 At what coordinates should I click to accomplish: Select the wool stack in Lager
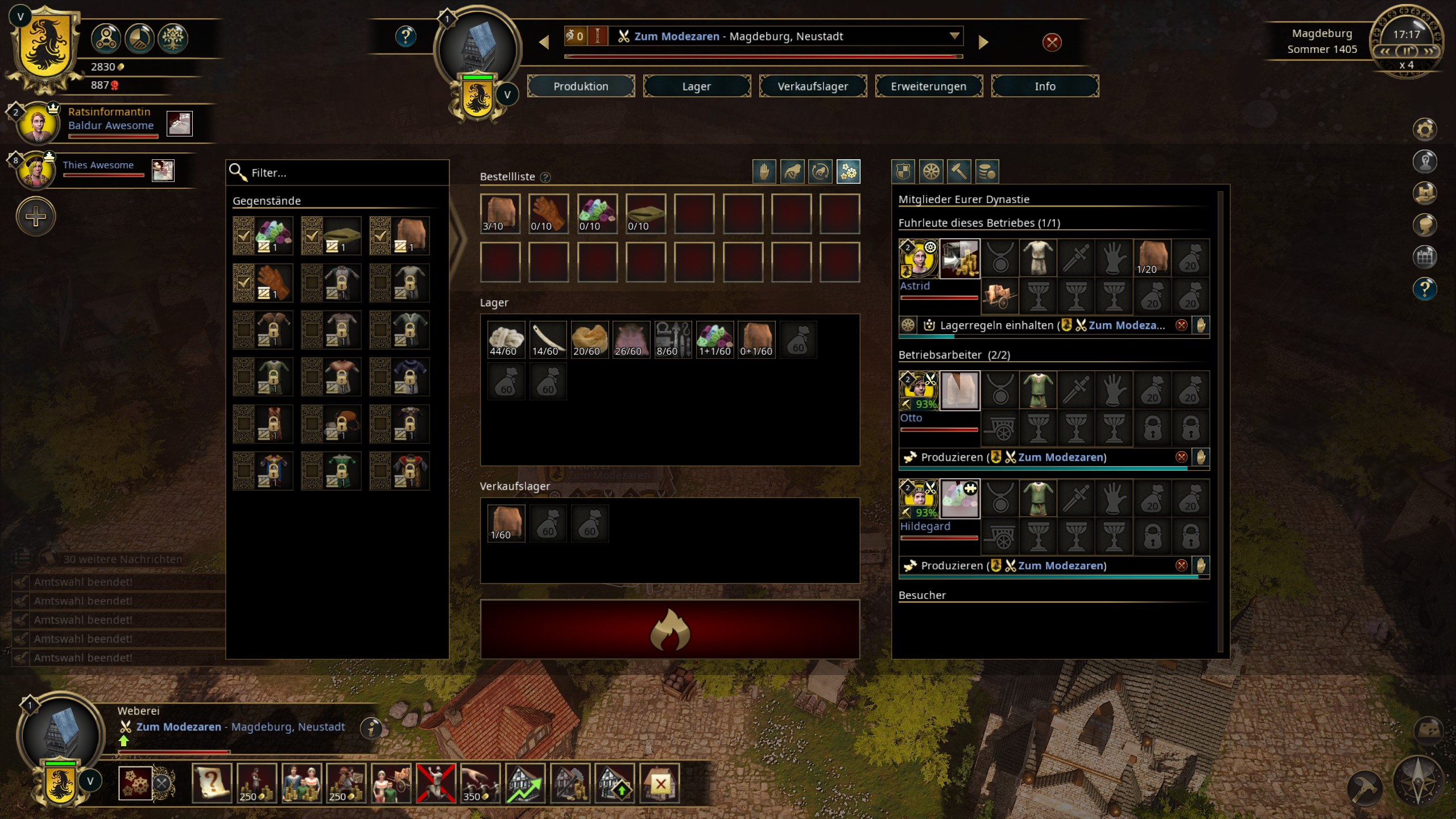[x=506, y=340]
